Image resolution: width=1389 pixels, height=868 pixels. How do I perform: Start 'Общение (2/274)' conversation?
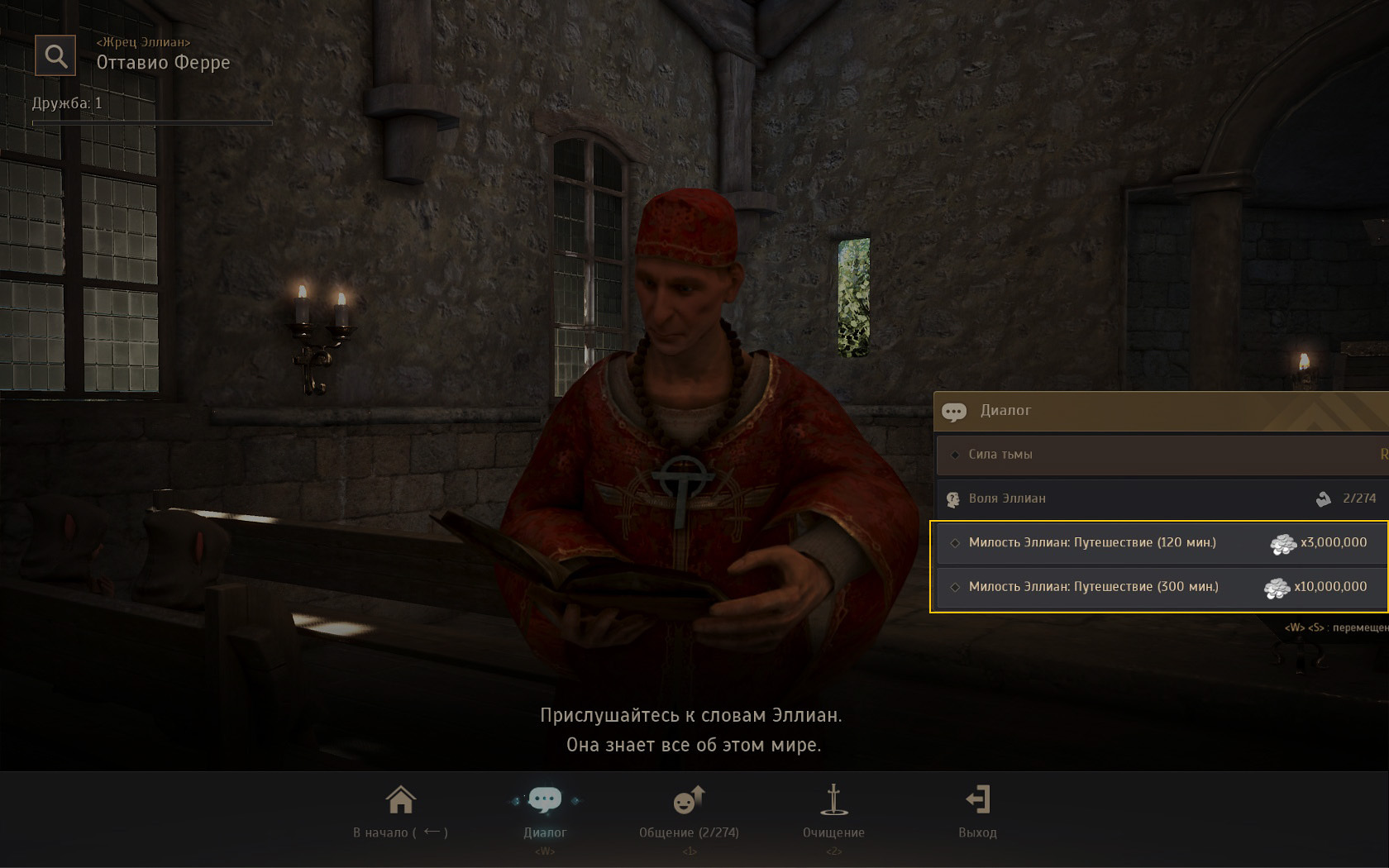pos(689,811)
